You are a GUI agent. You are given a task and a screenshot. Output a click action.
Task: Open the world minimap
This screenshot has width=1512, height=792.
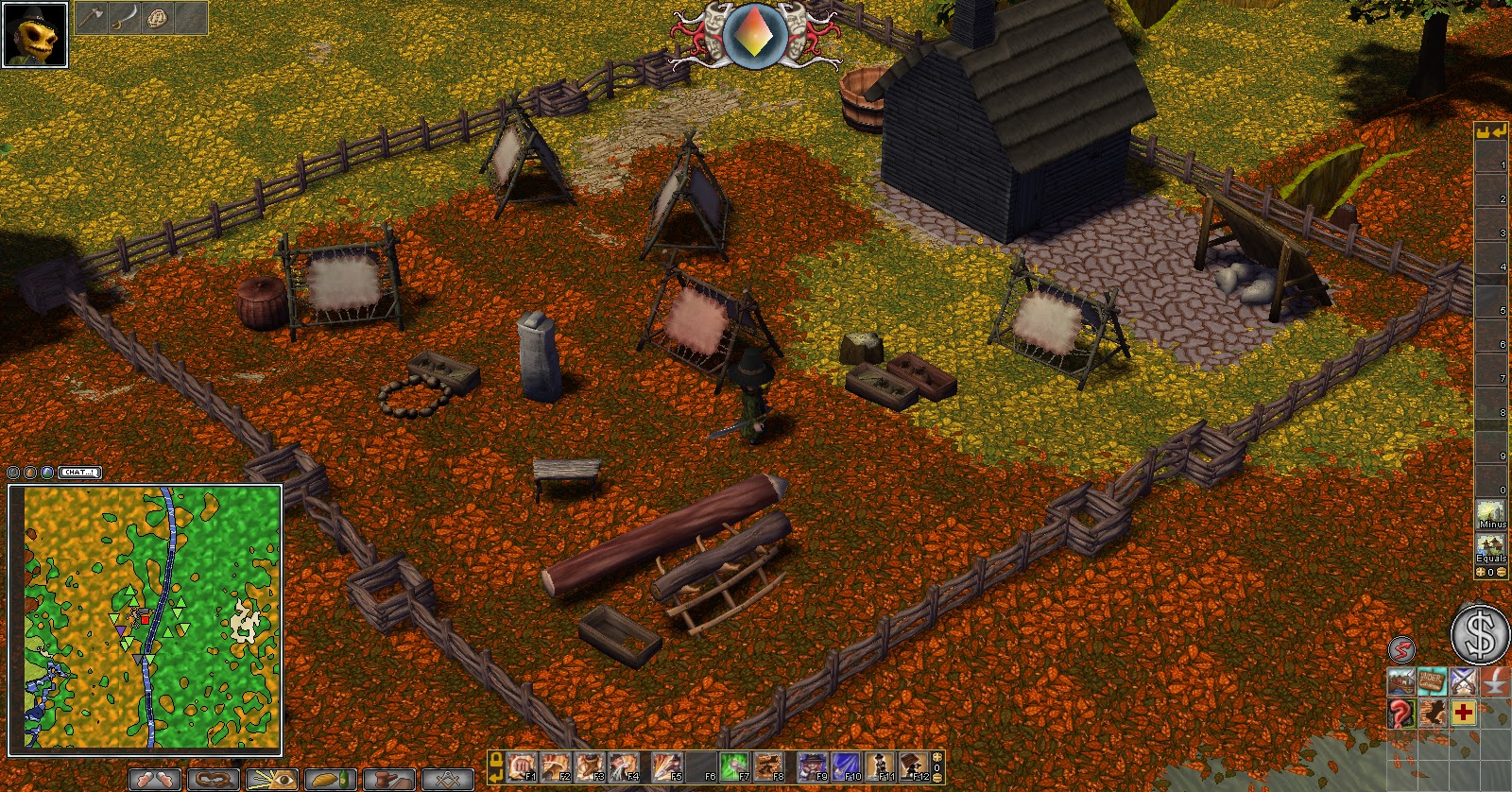click(145, 619)
